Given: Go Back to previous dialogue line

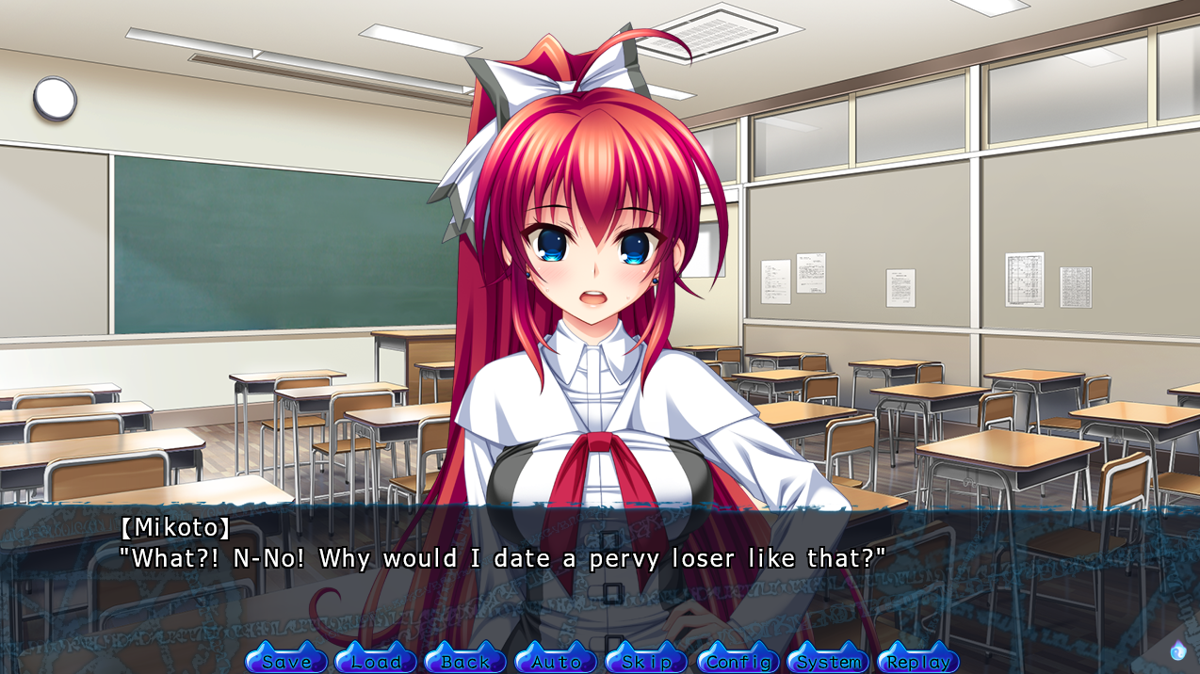Looking at the screenshot, I should point(466,661).
